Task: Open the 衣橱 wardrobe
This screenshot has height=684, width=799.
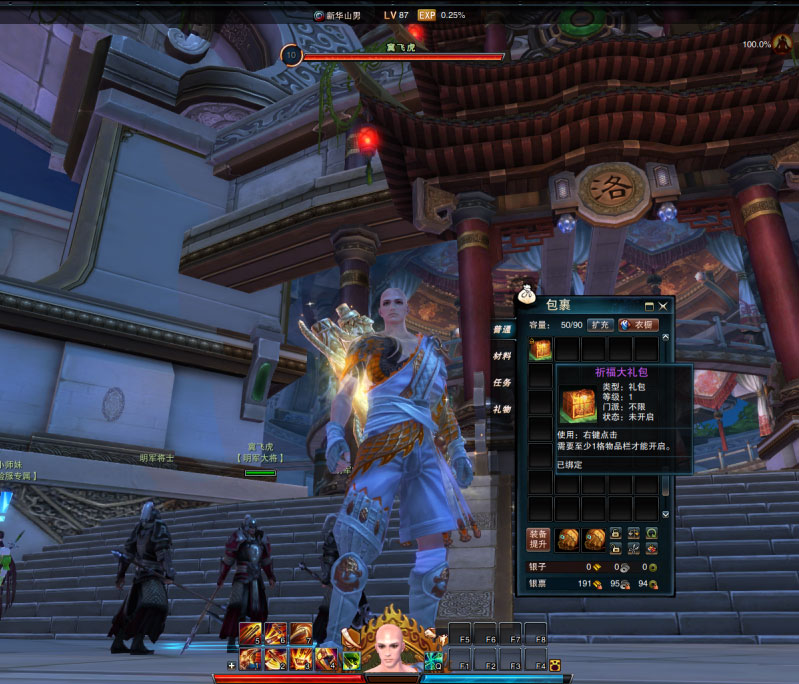Action: (x=637, y=325)
